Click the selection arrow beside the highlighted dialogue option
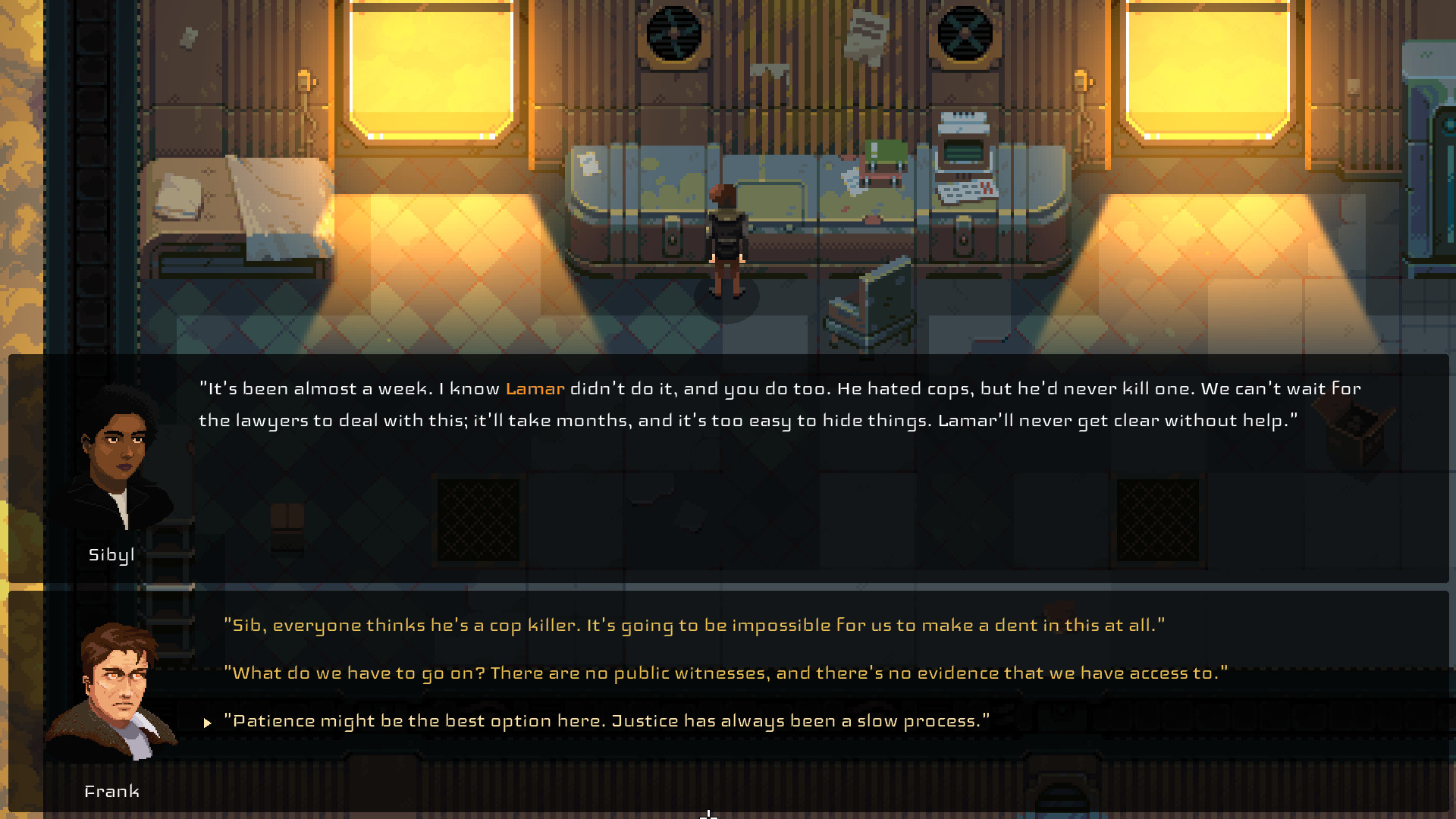Viewport: 1456px width, 819px height. tap(207, 723)
